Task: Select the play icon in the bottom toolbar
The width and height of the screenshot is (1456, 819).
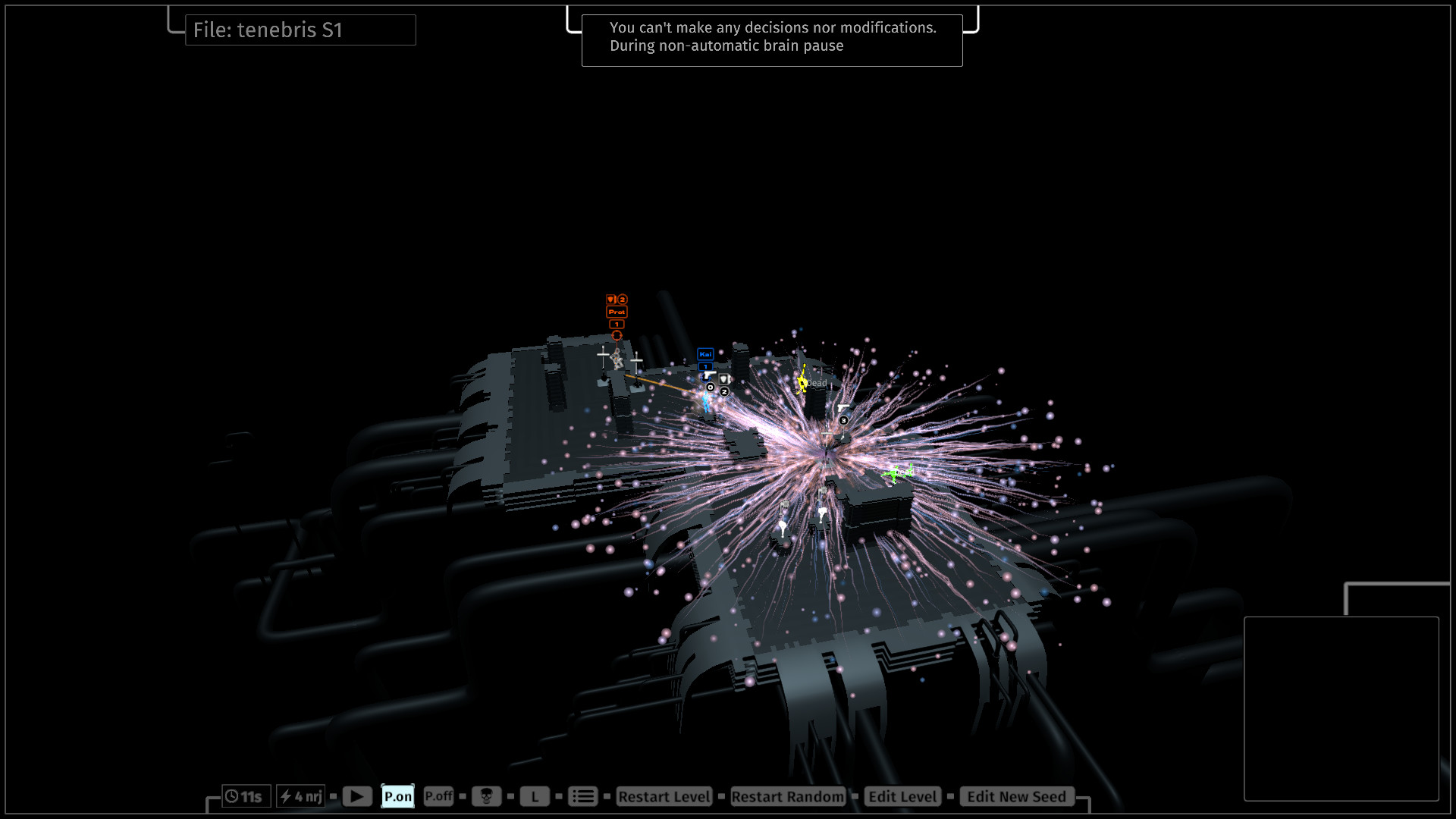Action: pyautogui.click(x=356, y=796)
